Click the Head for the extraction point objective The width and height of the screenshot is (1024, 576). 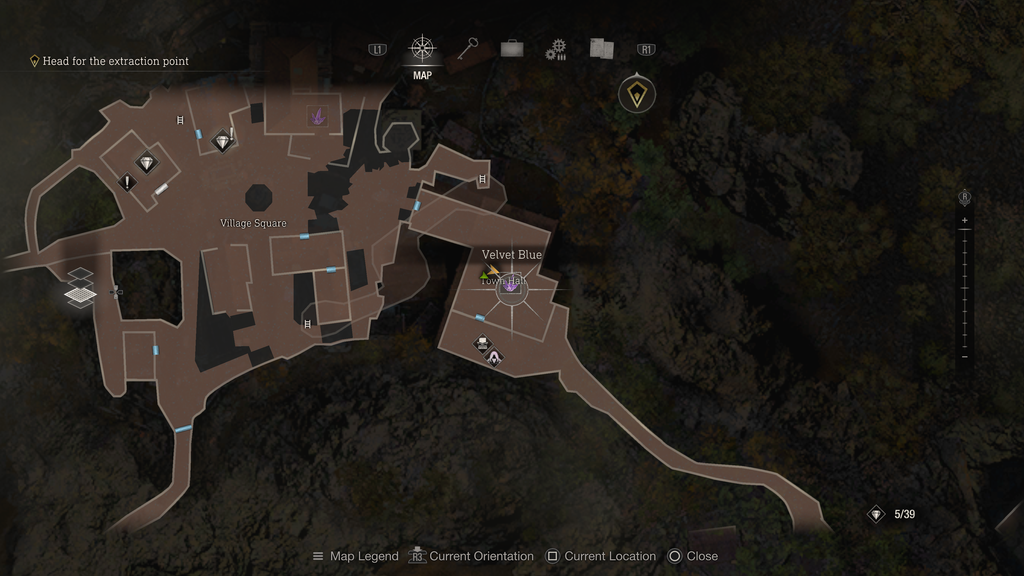(115, 61)
